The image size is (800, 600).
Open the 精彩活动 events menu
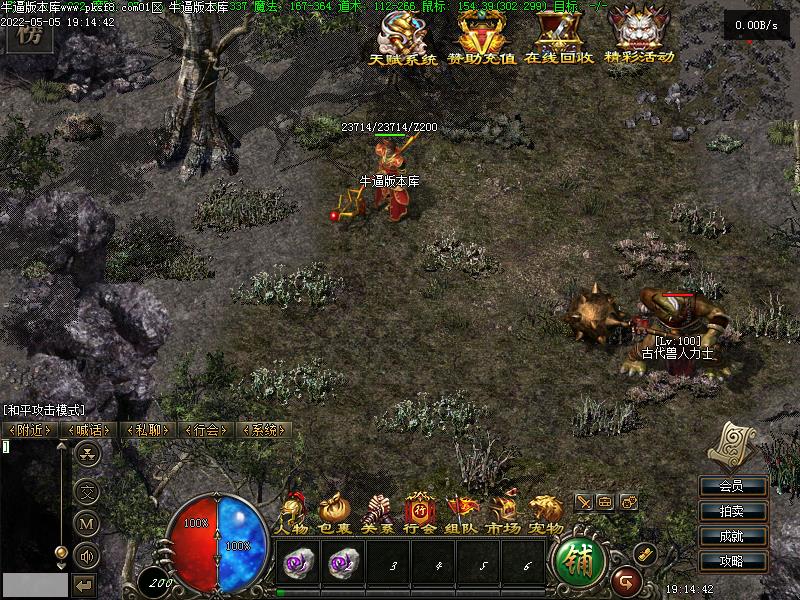(x=639, y=37)
